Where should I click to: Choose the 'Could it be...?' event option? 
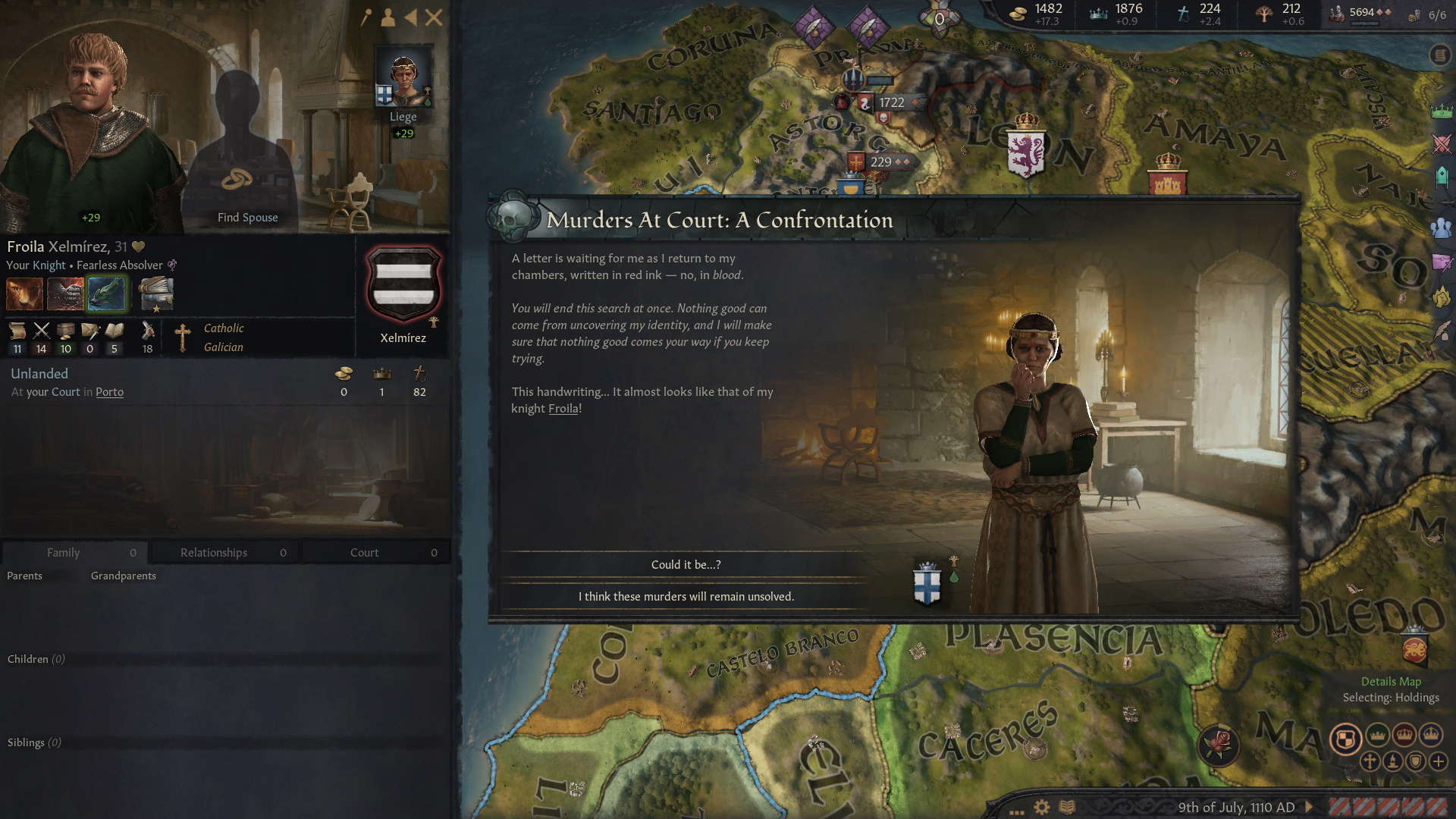tap(686, 564)
